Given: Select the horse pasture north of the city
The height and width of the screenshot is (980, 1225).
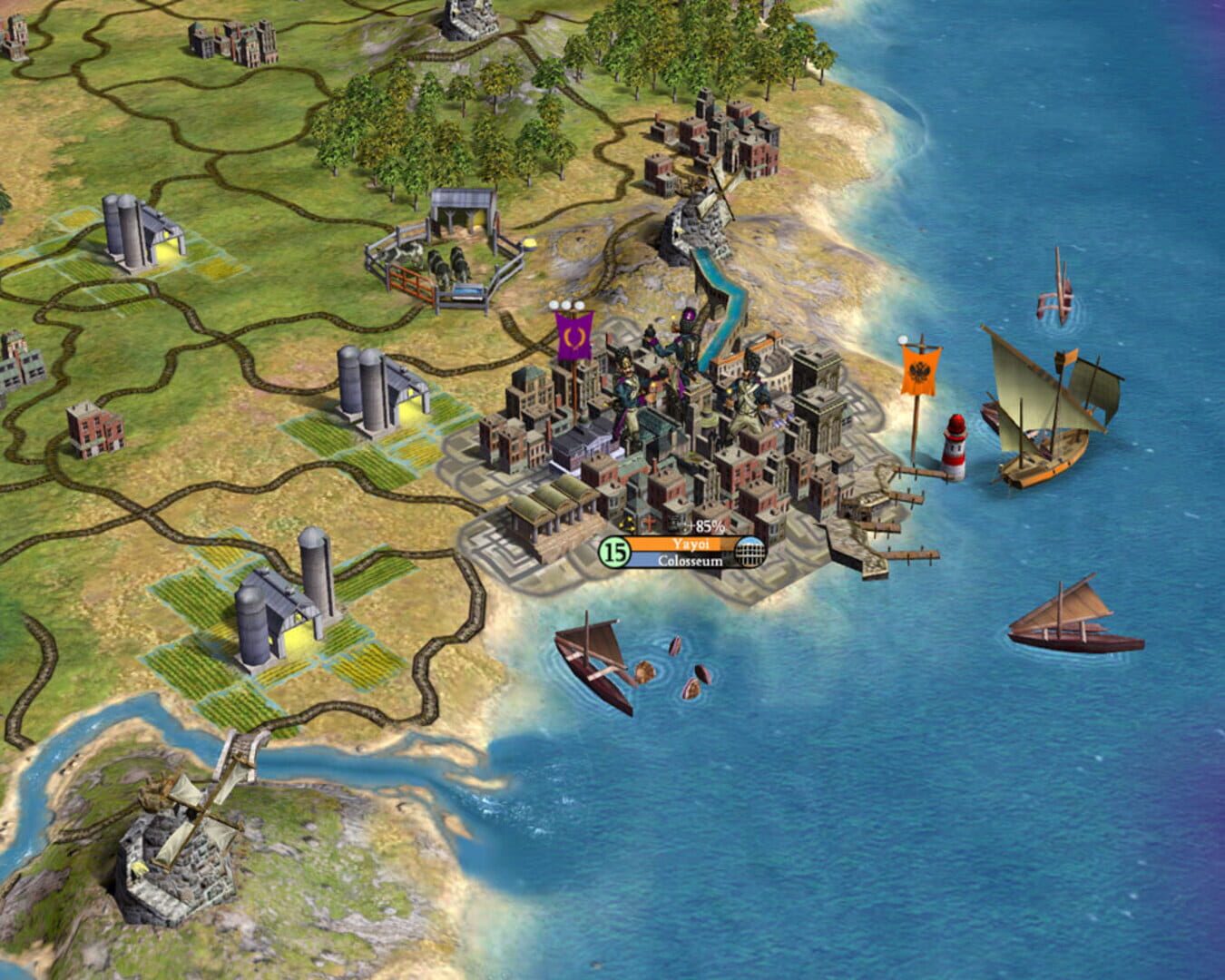Looking at the screenshot, I should (445, 245).
